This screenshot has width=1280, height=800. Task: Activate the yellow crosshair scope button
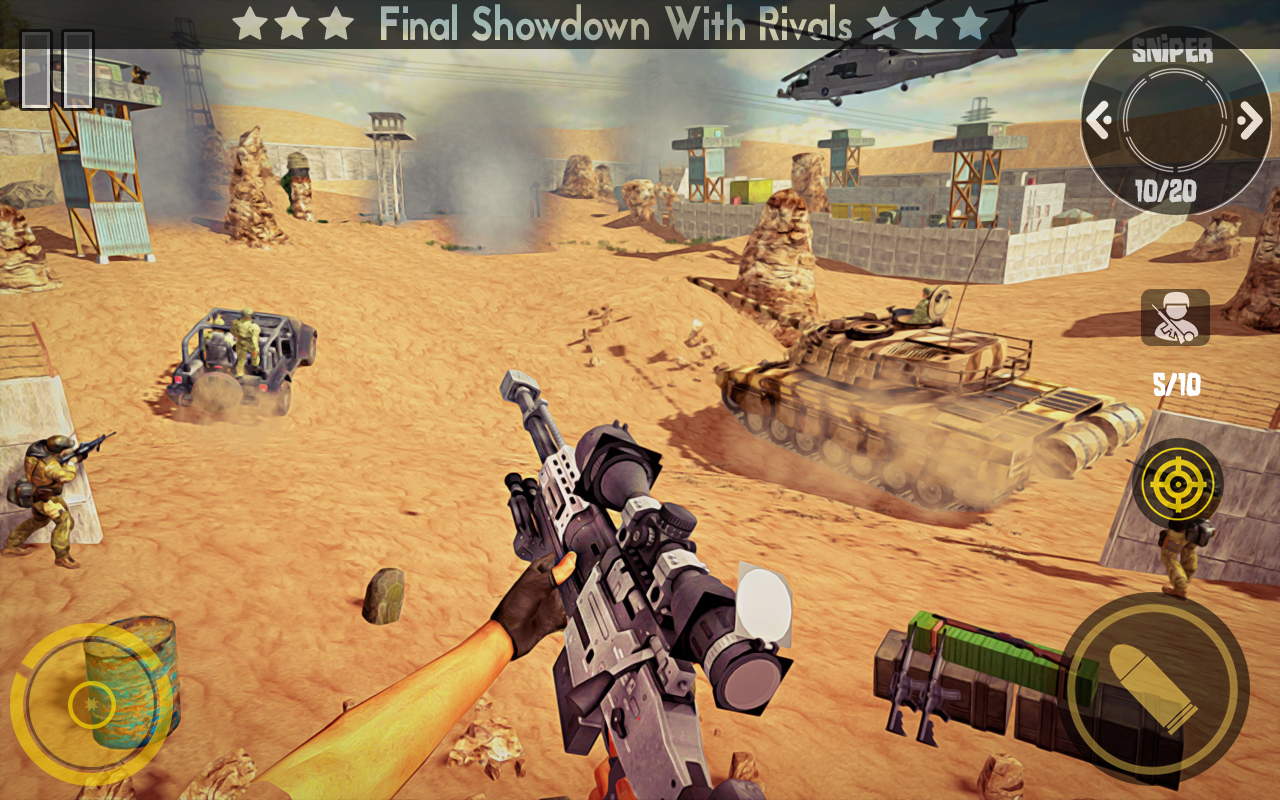1177,484
